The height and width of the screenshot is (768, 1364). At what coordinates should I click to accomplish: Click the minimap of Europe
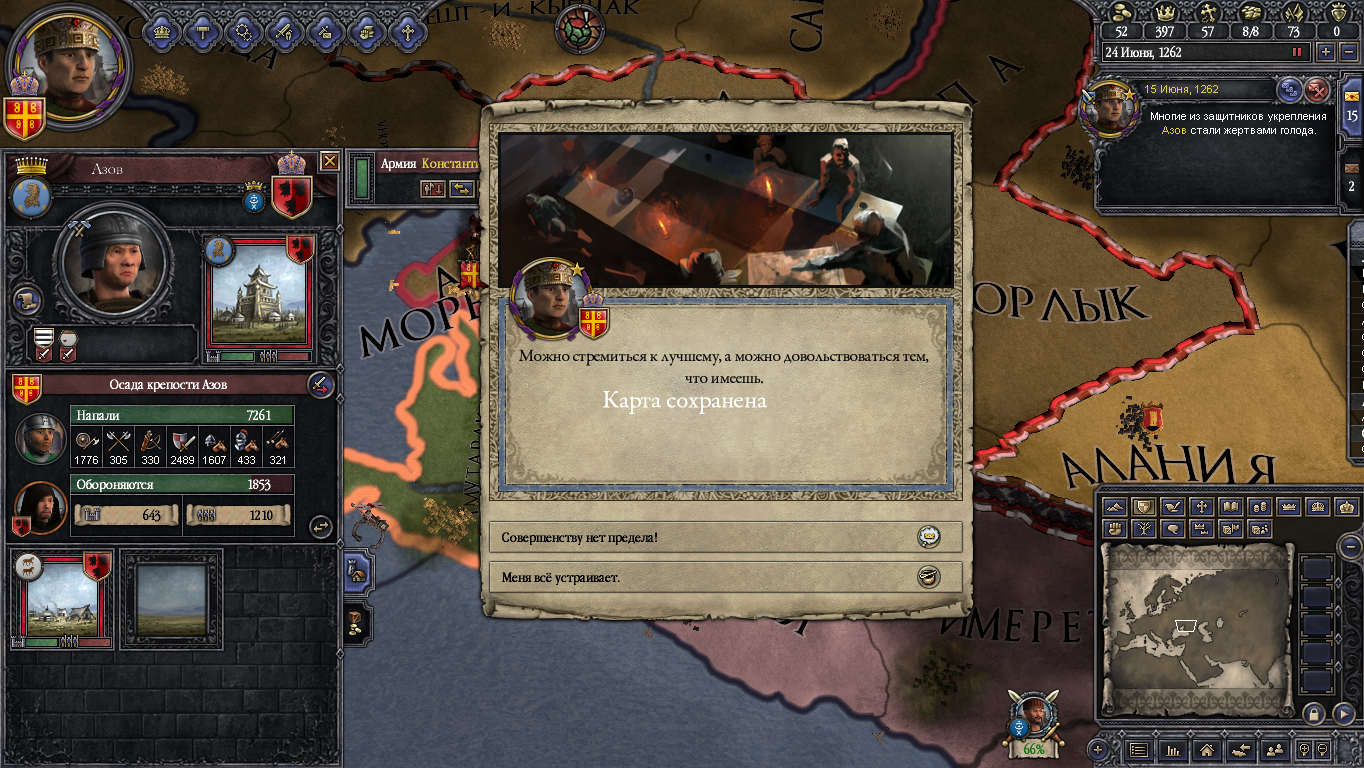(1196, 626)
